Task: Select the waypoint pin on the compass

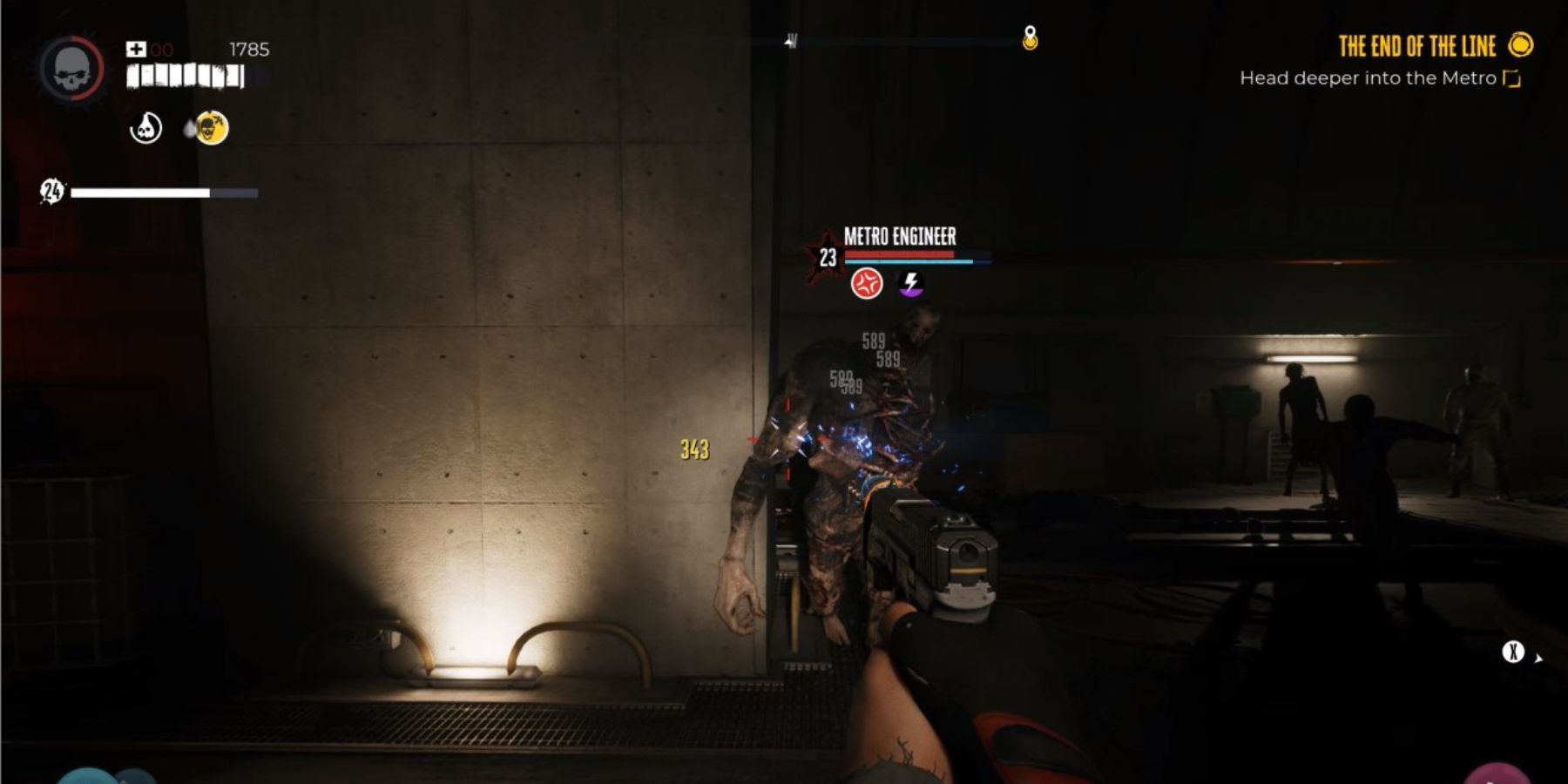Action: pos(1029,37)
